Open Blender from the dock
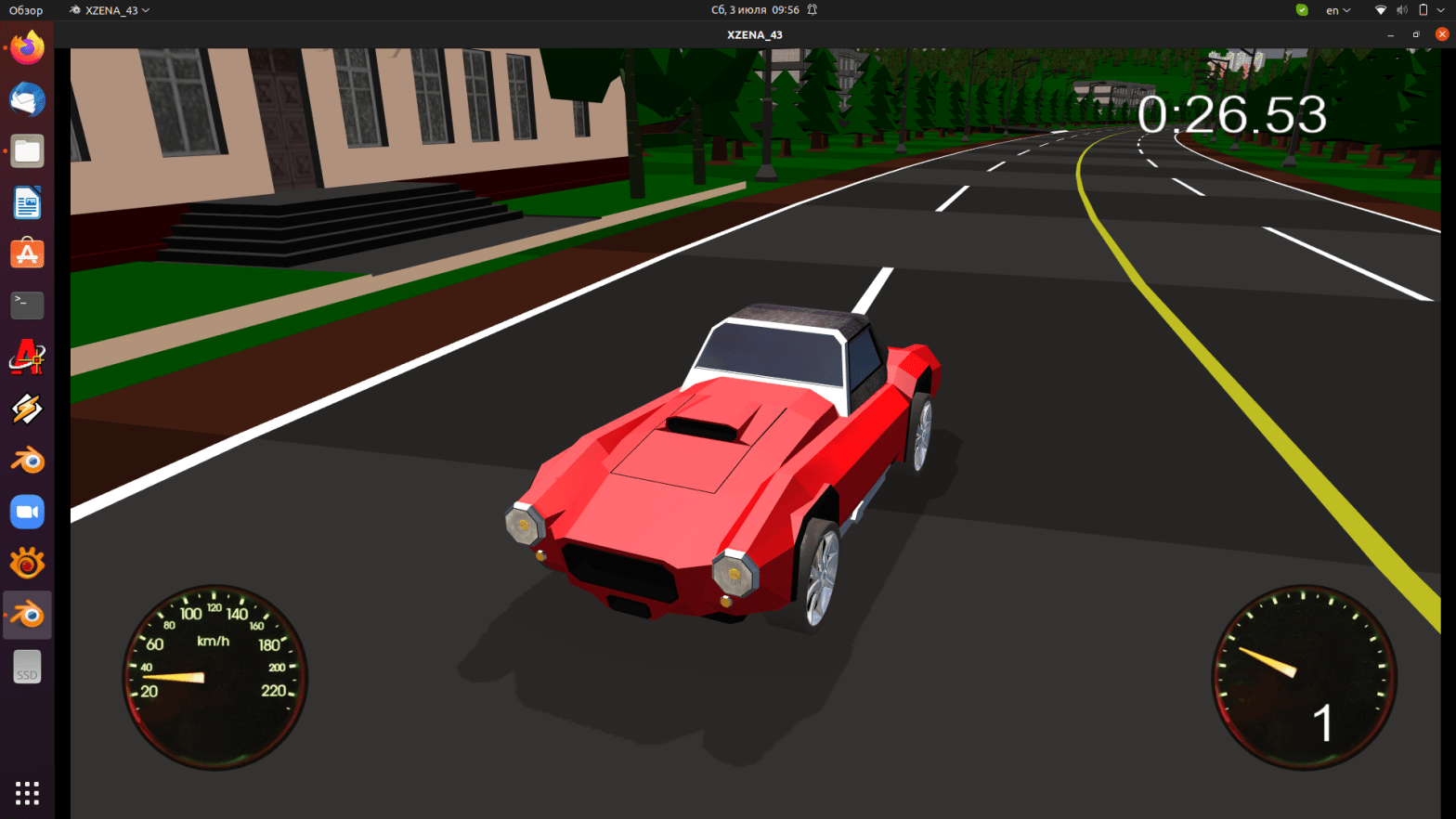This screenshot has width=1456, height=819. (x=27, y=459)
